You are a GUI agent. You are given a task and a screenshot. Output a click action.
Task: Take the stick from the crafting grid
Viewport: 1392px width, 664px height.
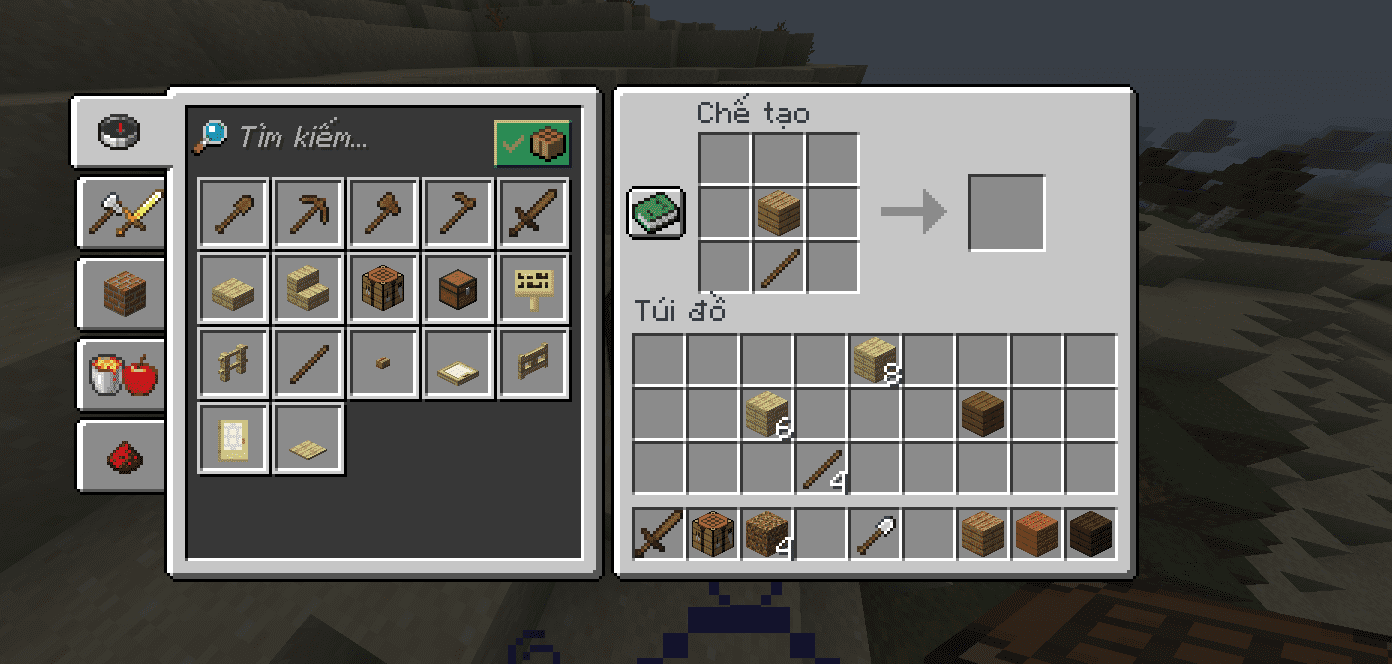coord(779,267)
